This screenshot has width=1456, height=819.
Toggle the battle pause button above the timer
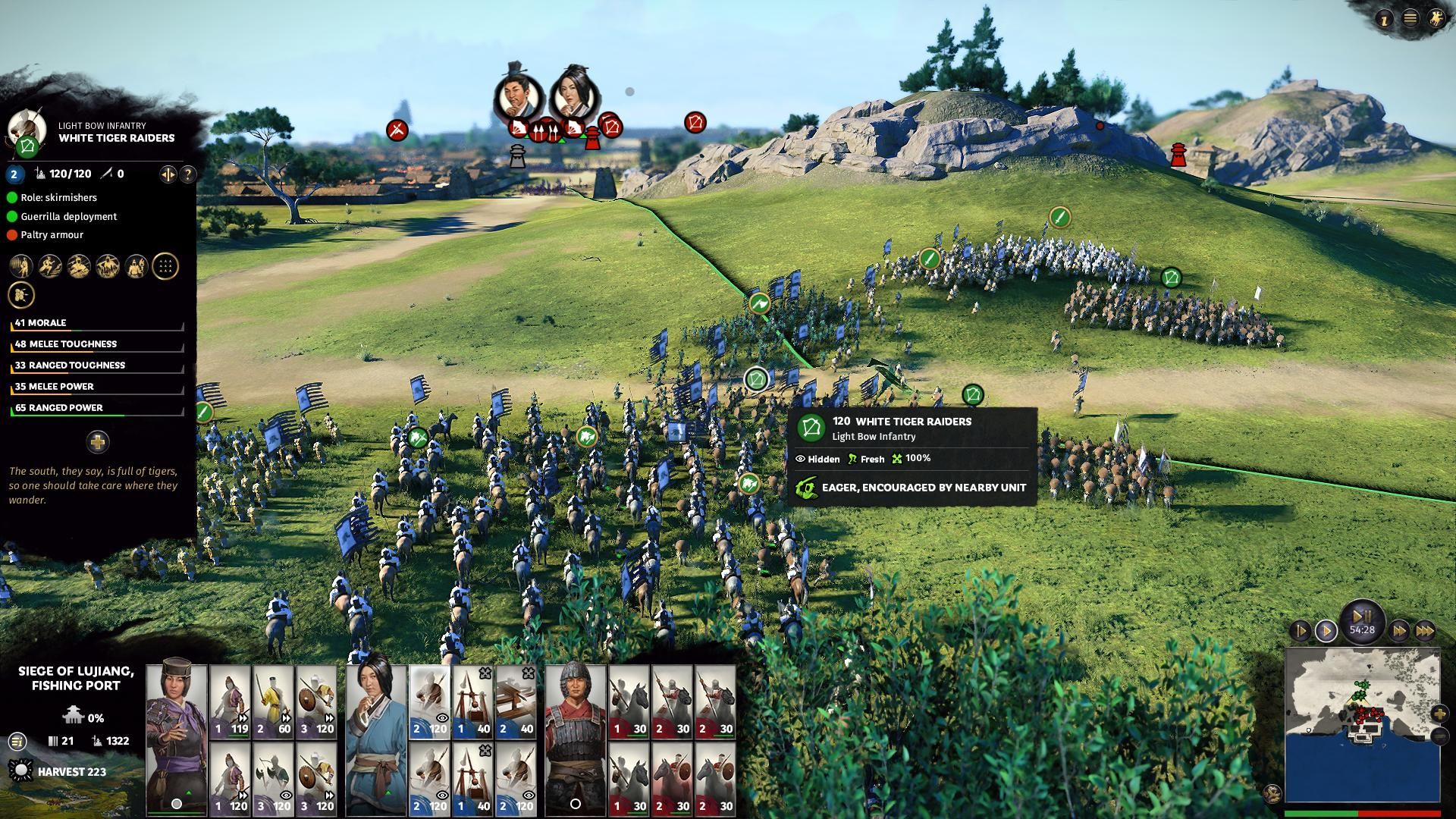(1362, 615)
